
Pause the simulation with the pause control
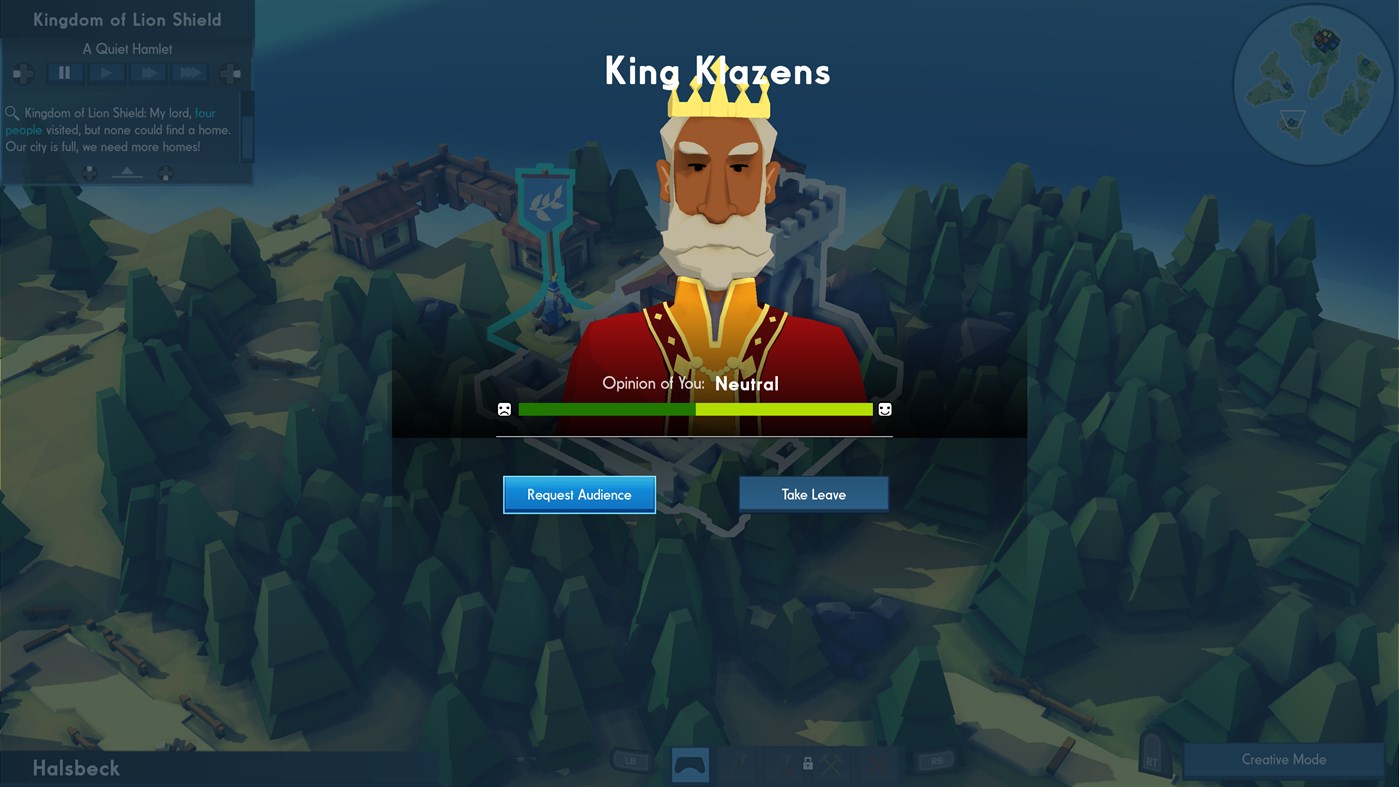tap(64, 72)
